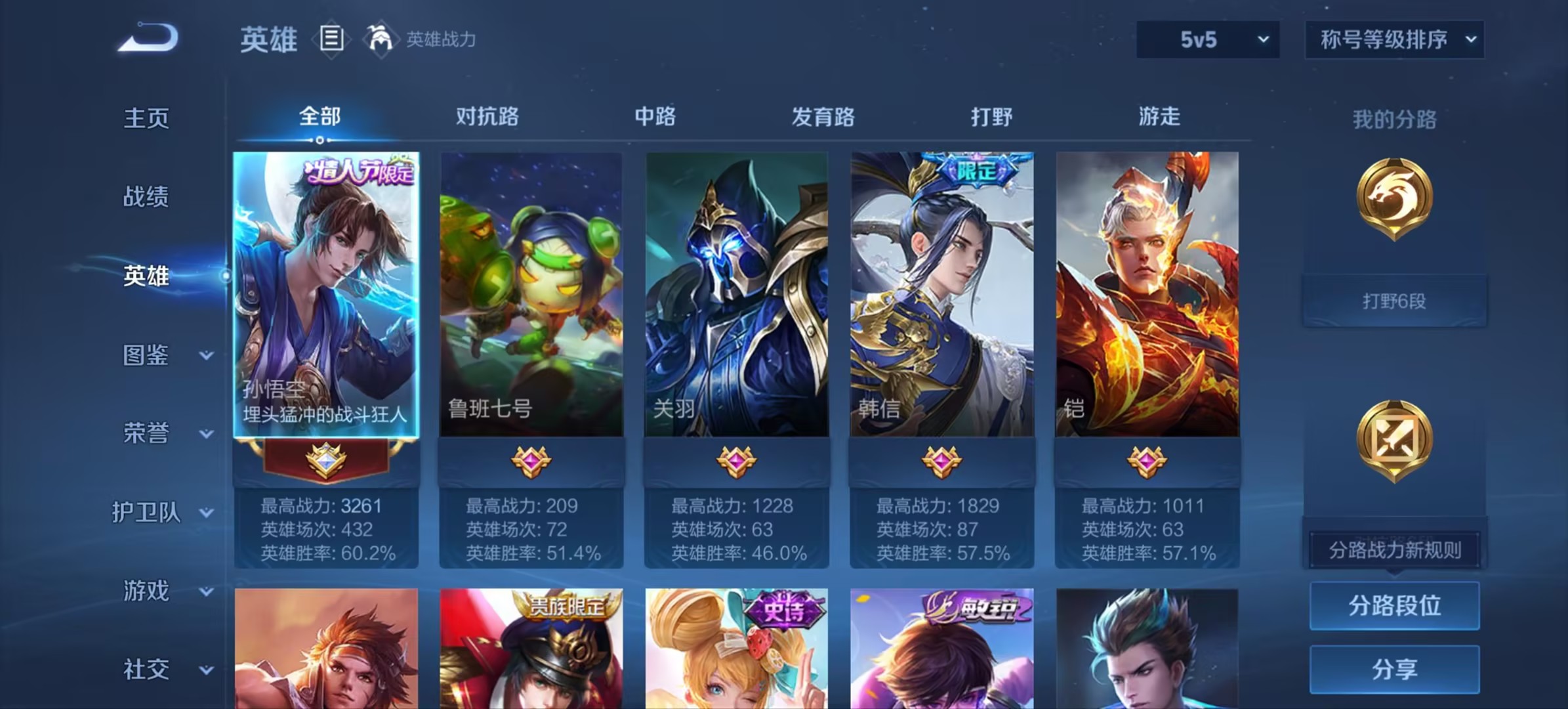Click the 英雄战力 hero power icon
Viewport: 1568px width, 709px height.
pos(381,39)
